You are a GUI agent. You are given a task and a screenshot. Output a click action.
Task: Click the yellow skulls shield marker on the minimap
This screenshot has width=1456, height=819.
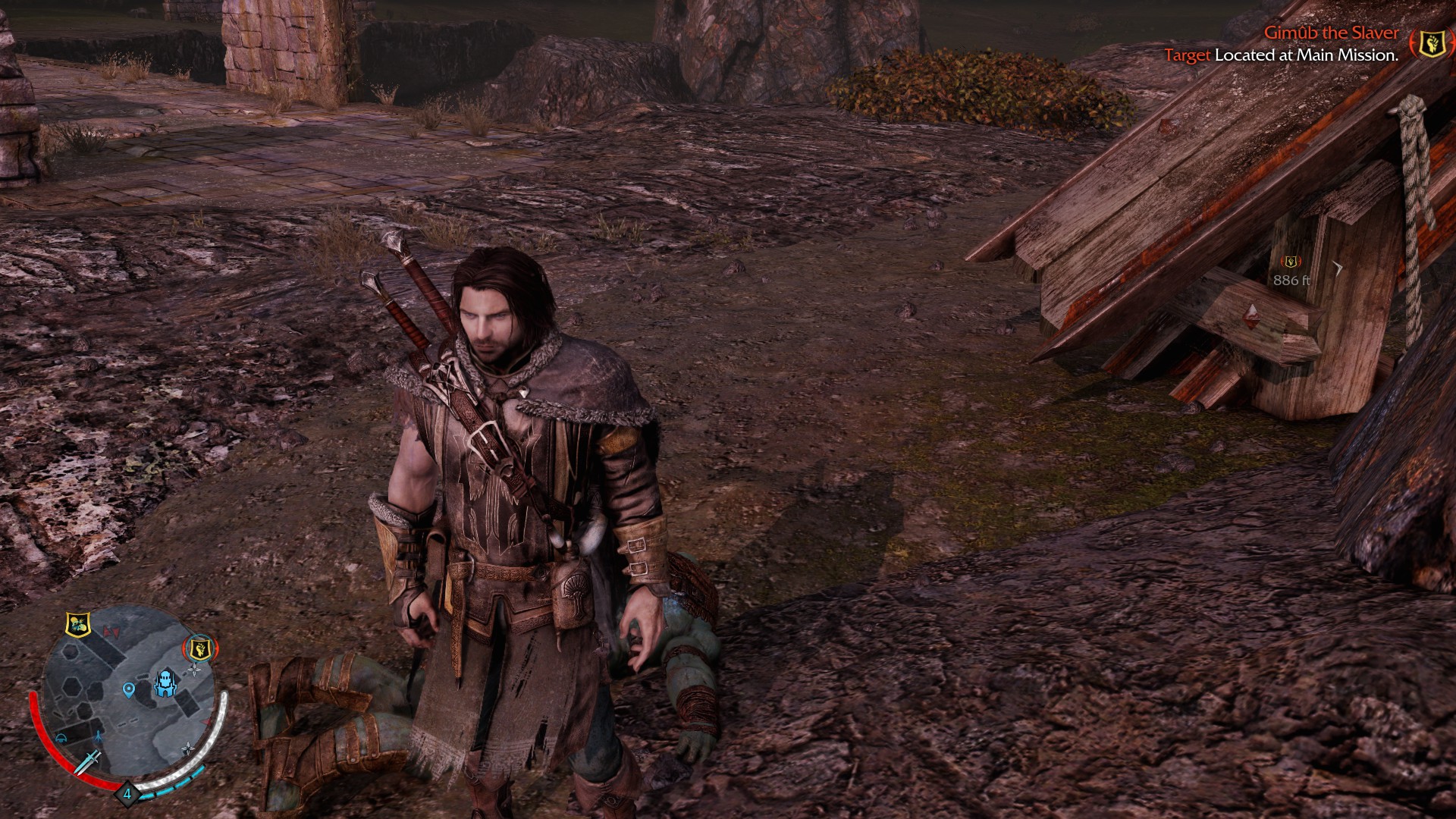[x=77, y=624]
